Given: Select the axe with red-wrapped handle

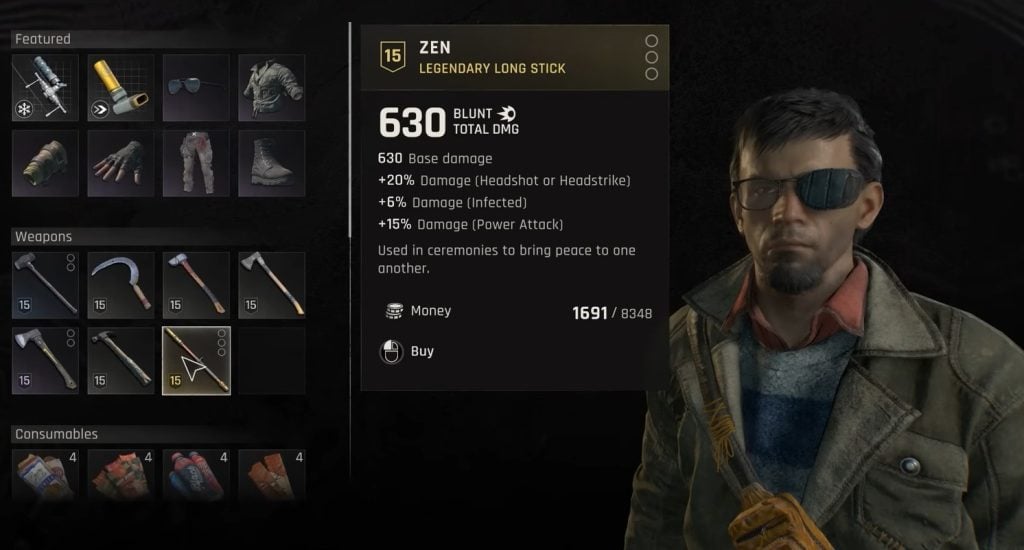Looking at the screenshot, I should click(x=196, y=284).
